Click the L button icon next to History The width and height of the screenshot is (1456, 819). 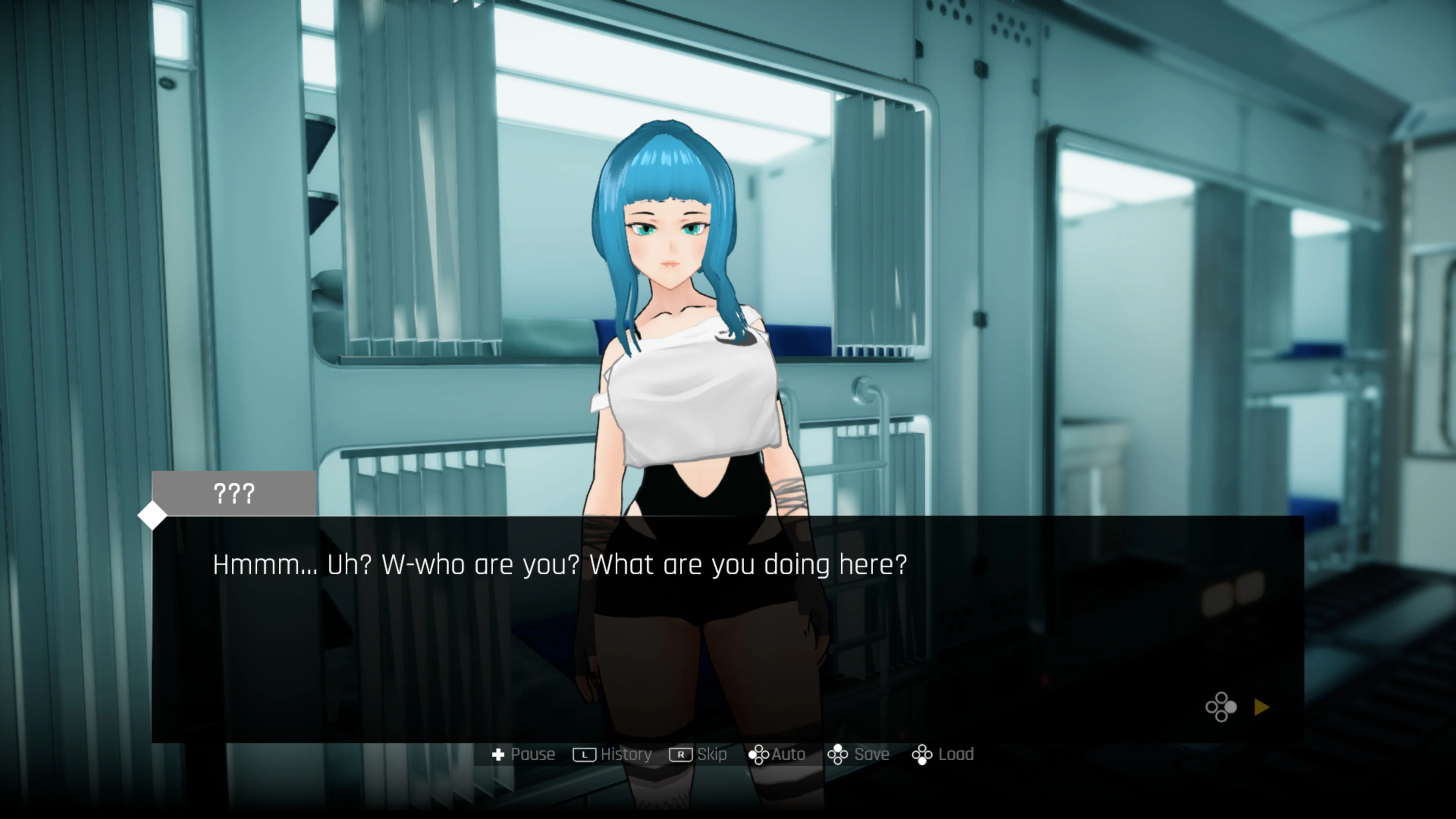[x=585, y=754]
